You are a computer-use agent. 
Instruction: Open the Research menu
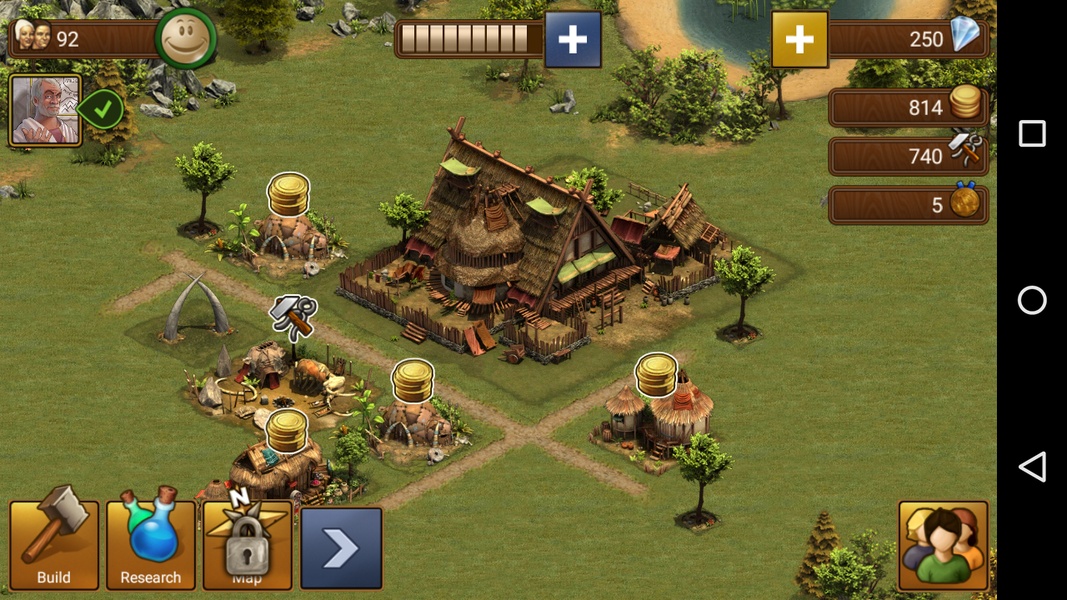[150, 545]
